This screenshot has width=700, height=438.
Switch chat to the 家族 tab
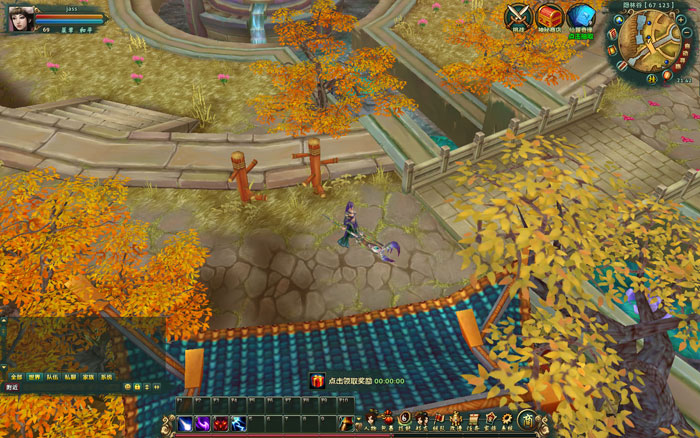coord(88,376)
